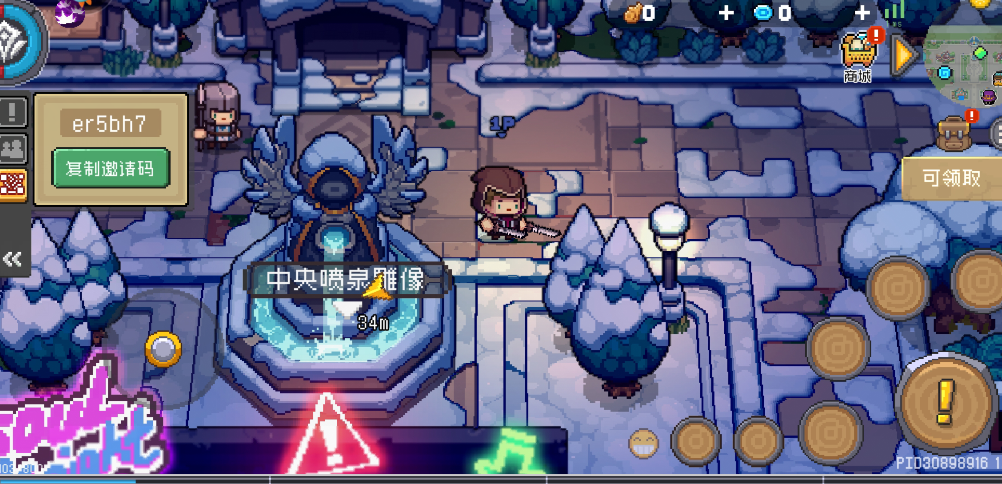Tap the virtual joystick knob
Viewport: 1002px width, 484px height.
point(163,350)
